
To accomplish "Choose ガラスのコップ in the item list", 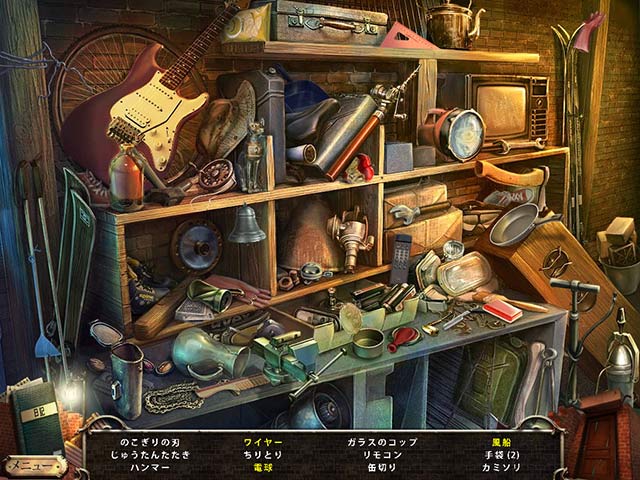I will pos(383,441).
